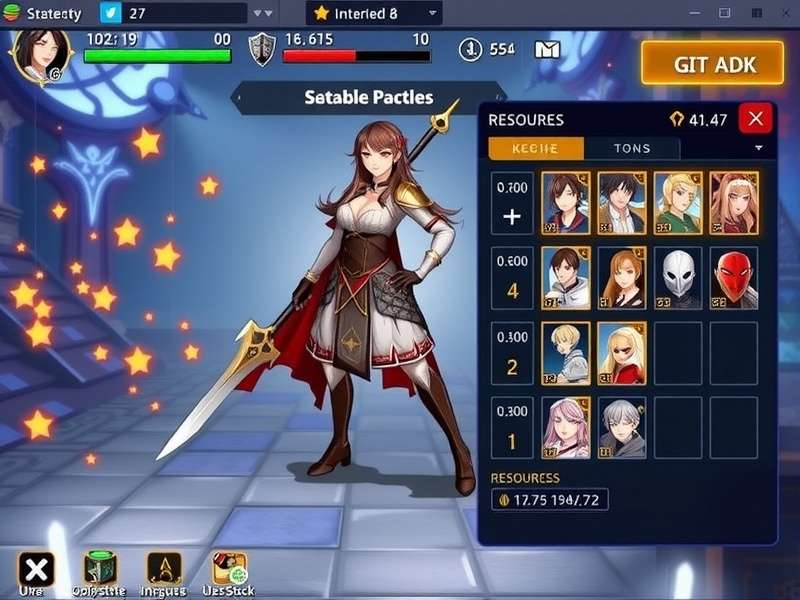Switch to the Tons tab
The width and height of the screenshot is (800, 600).
tap(631, 148)
